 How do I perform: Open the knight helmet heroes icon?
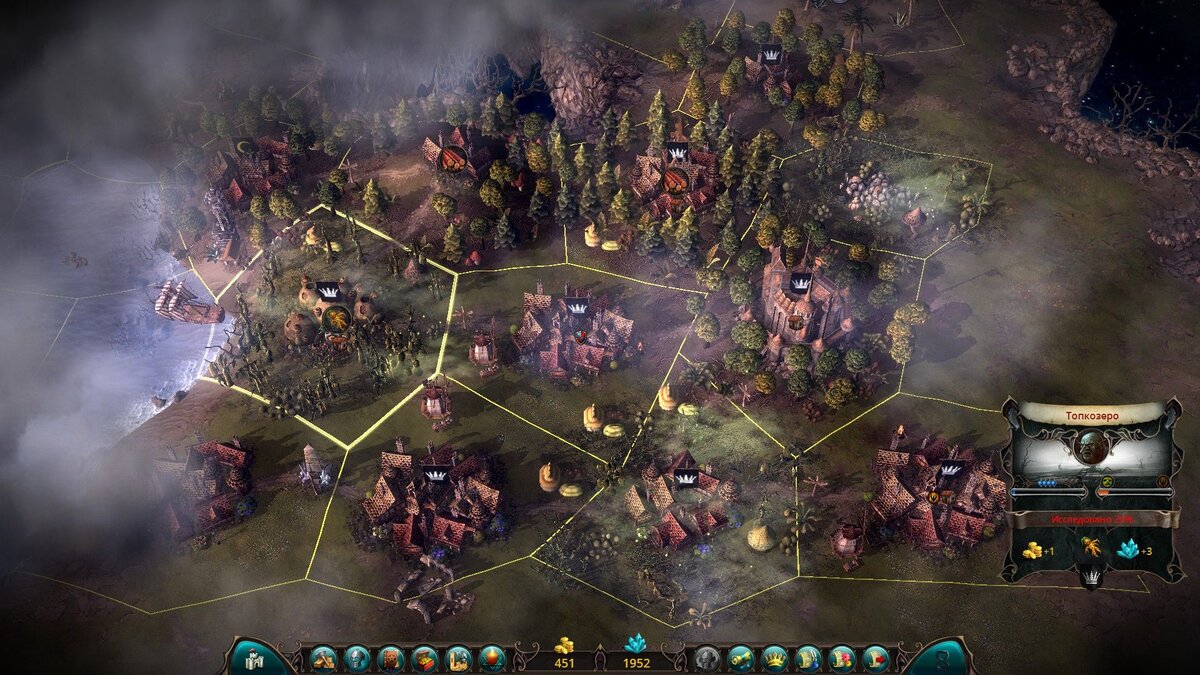[357, 658]
